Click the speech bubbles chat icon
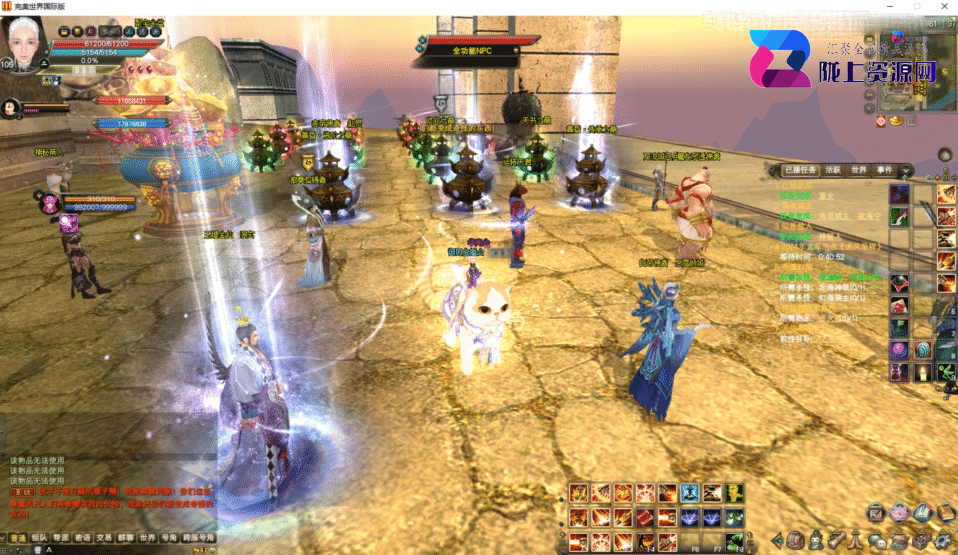Viewport: 958px width, 555px height. click(x=877, y=541)
